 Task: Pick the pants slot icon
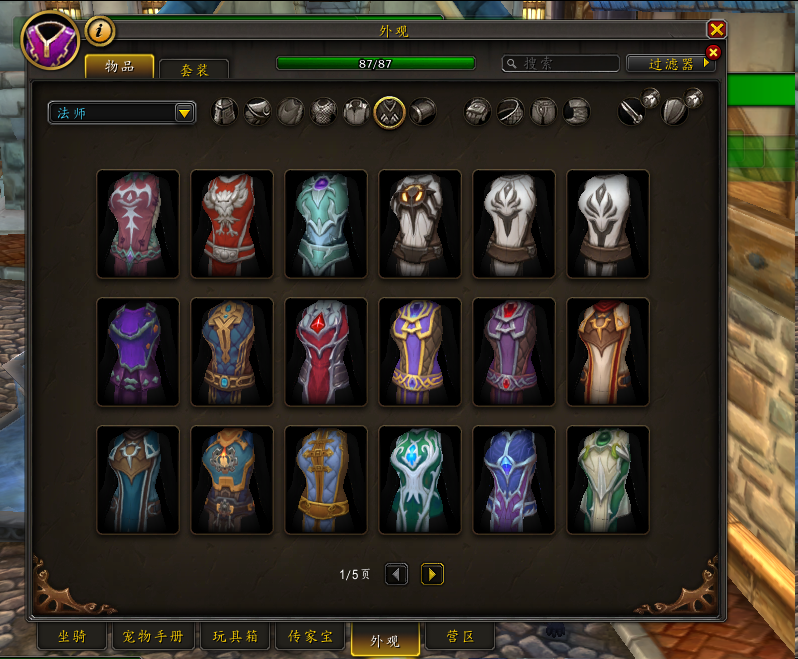pyautogui.click(x=544, y=112)
